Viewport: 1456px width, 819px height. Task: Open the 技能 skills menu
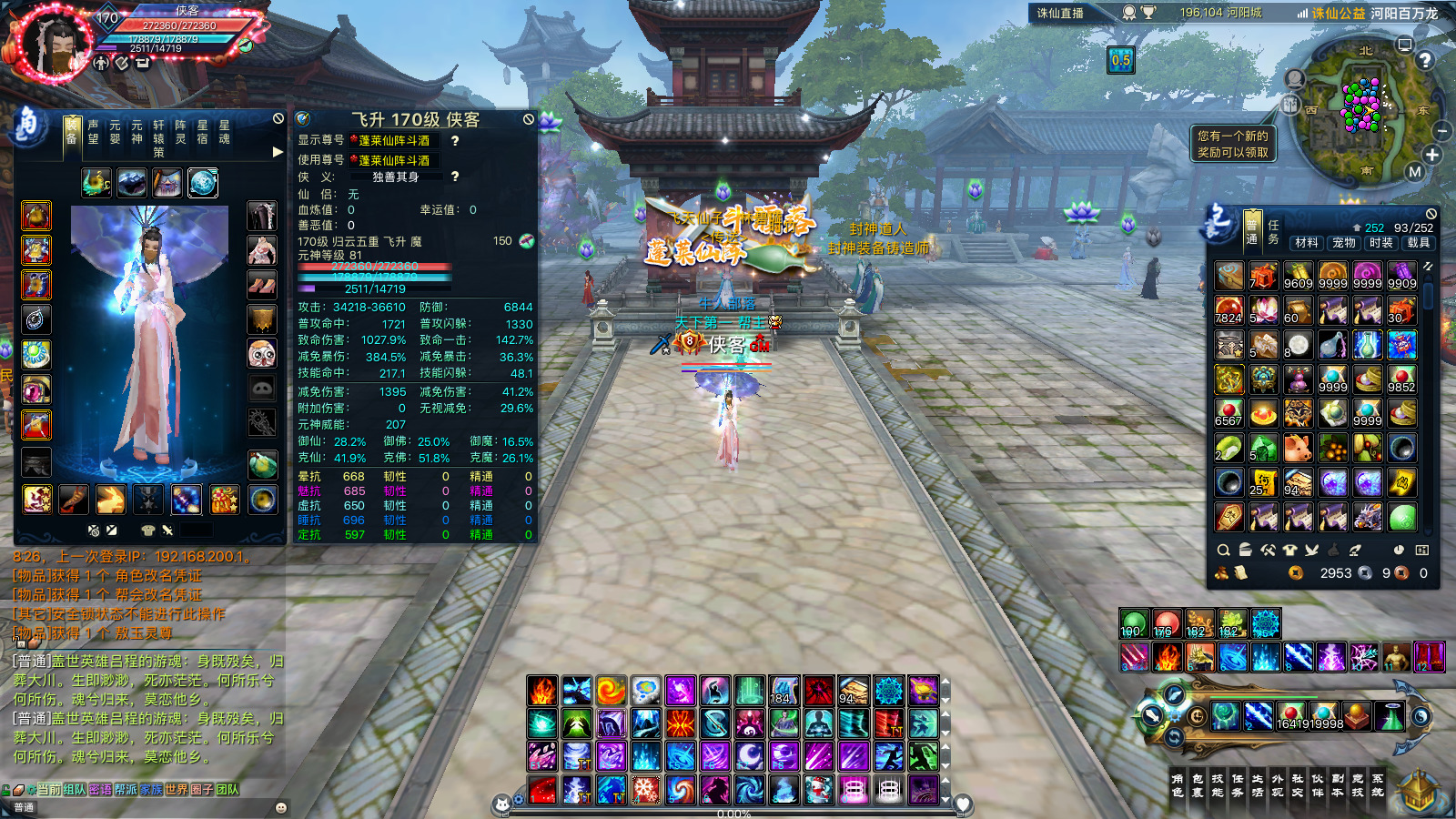(x=1218, y=785)
